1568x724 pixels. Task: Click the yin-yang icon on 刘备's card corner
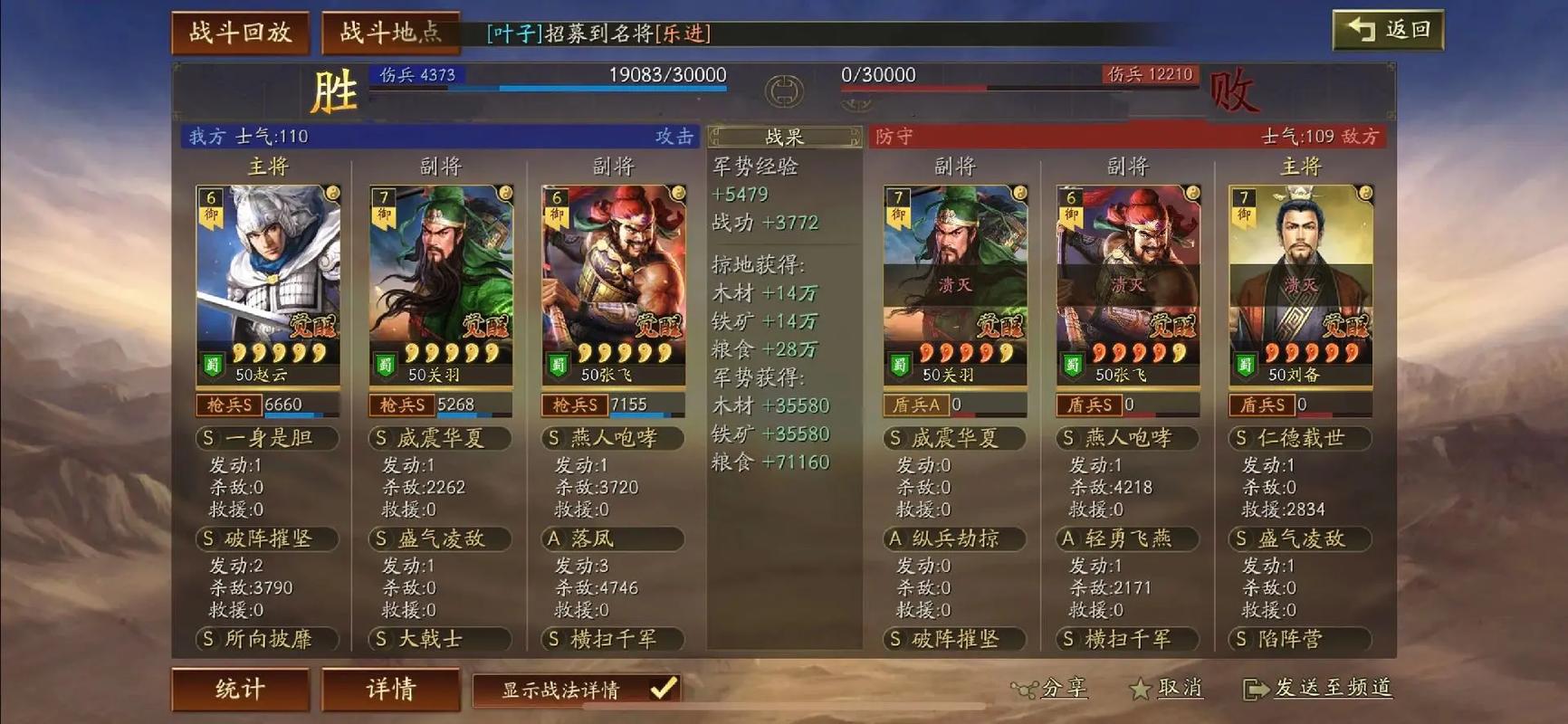(1366, 193)
